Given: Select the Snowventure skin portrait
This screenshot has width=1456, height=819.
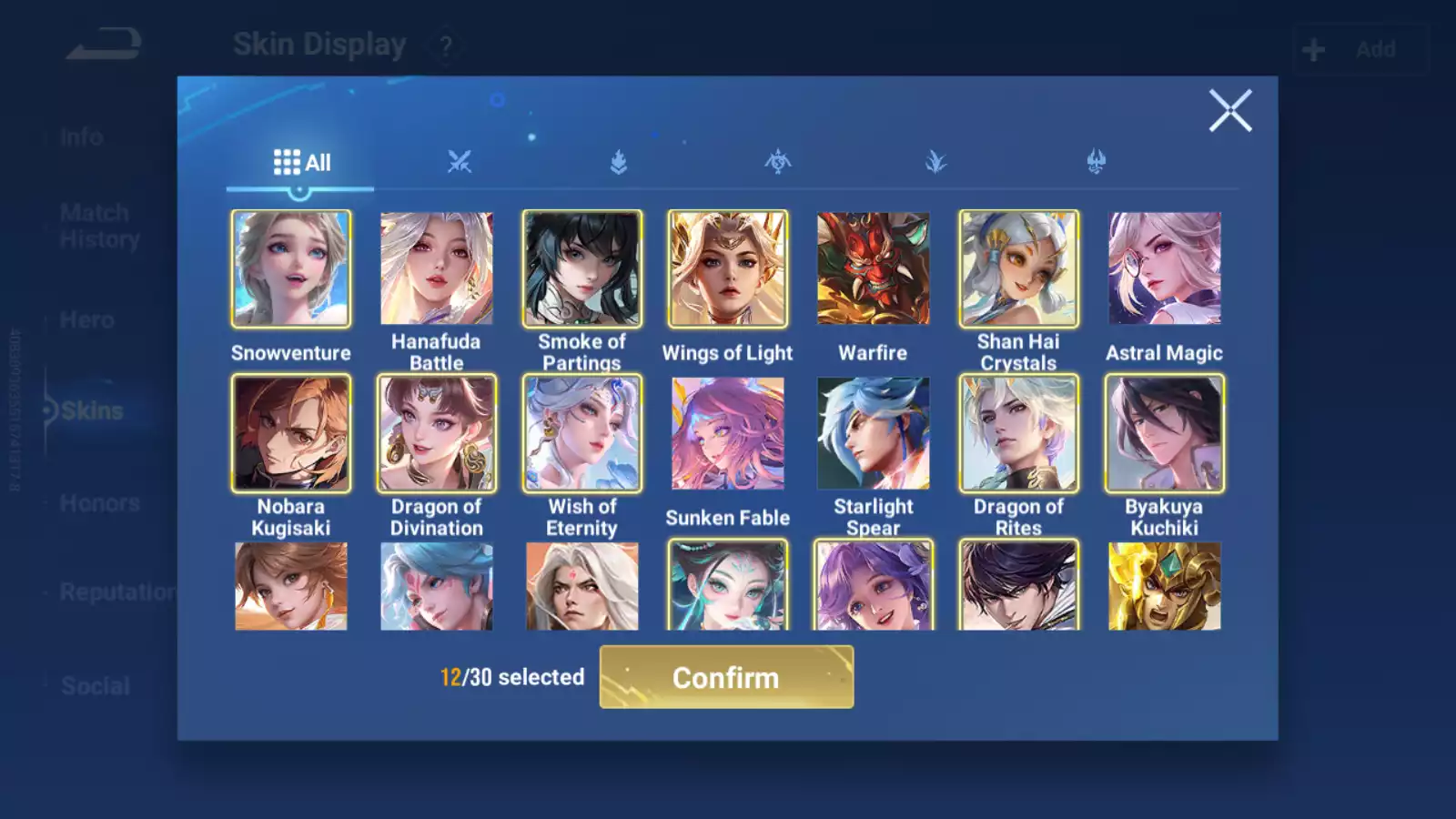Looking at the screenshot, I should (x=291, y=268).
